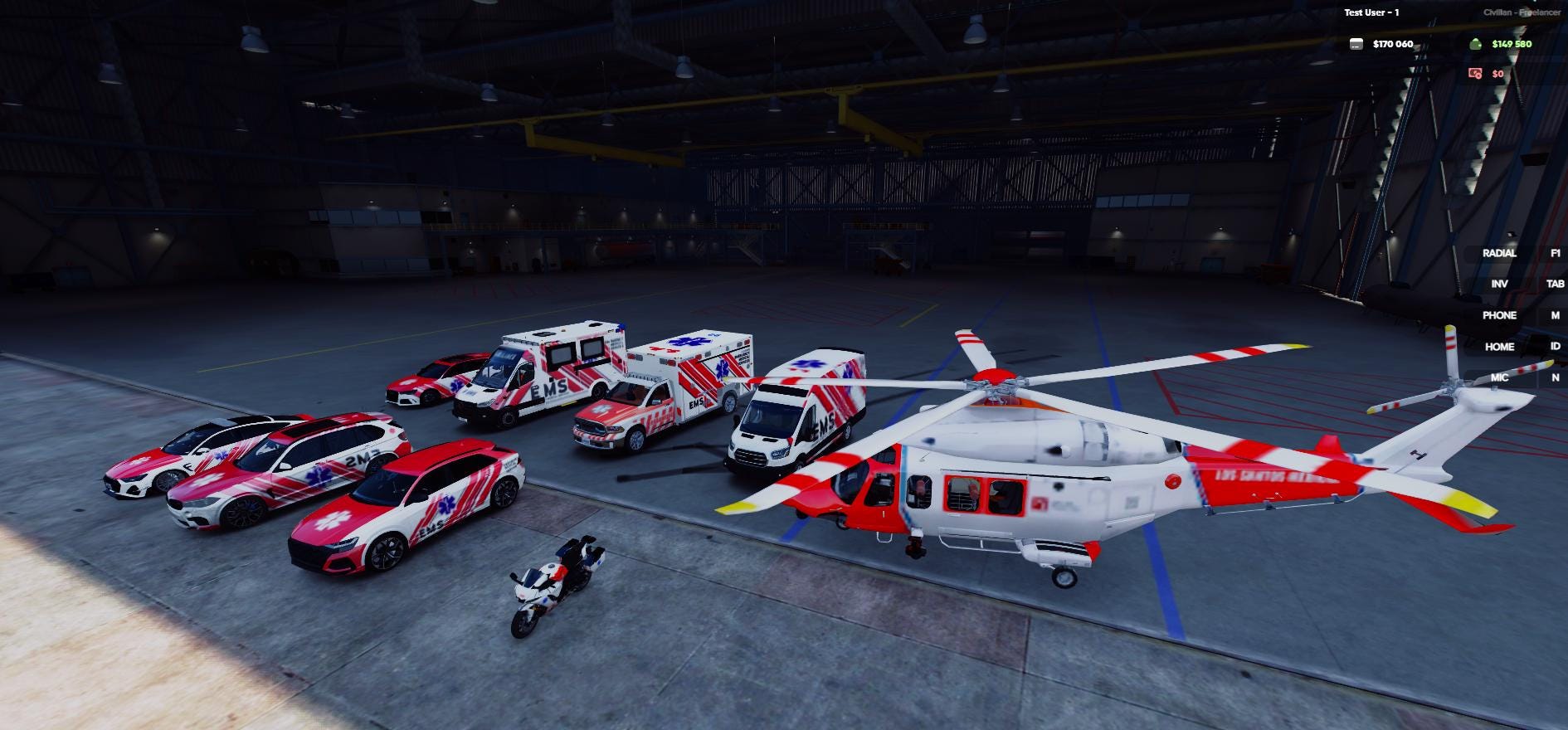The width and height of the screenshot is (1568, 730).
Task: Click the red dirty-money card icon
Action: point(1474,75)
